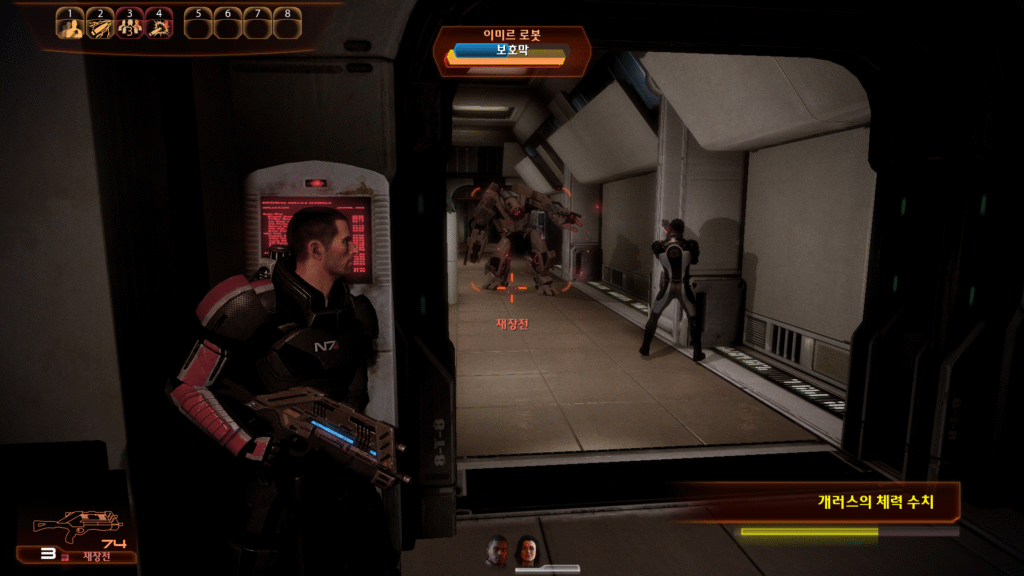Activate the ability in quick slot 1
1024x576 pixels.
[70, 25]
